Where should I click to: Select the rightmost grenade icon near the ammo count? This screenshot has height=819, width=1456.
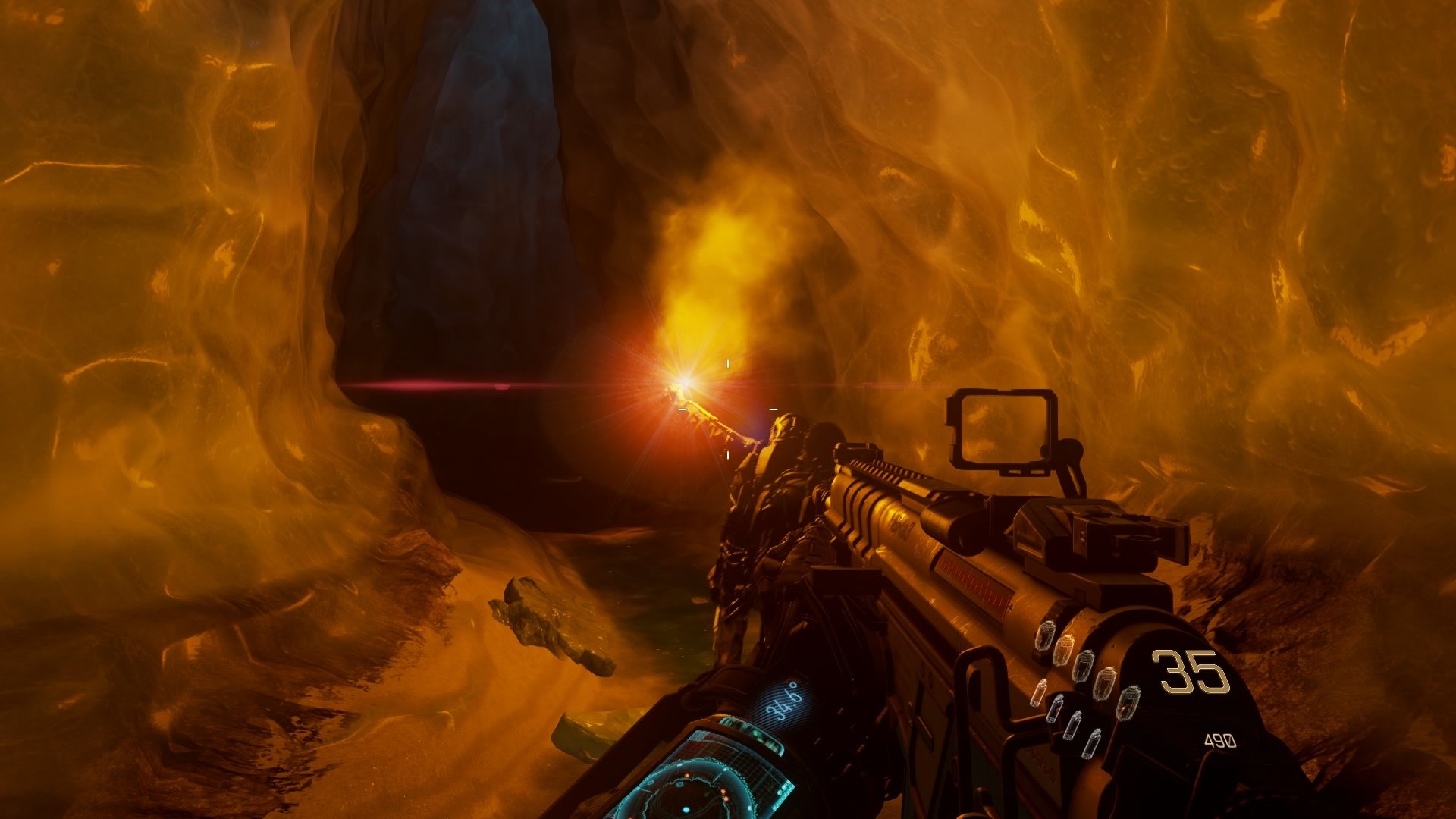1131,701
